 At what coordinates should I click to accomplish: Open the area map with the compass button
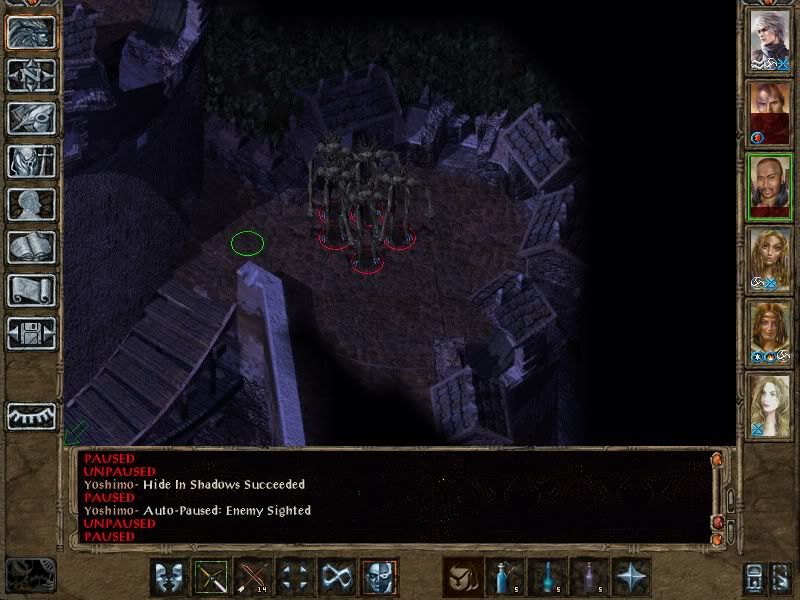[31, 75]
